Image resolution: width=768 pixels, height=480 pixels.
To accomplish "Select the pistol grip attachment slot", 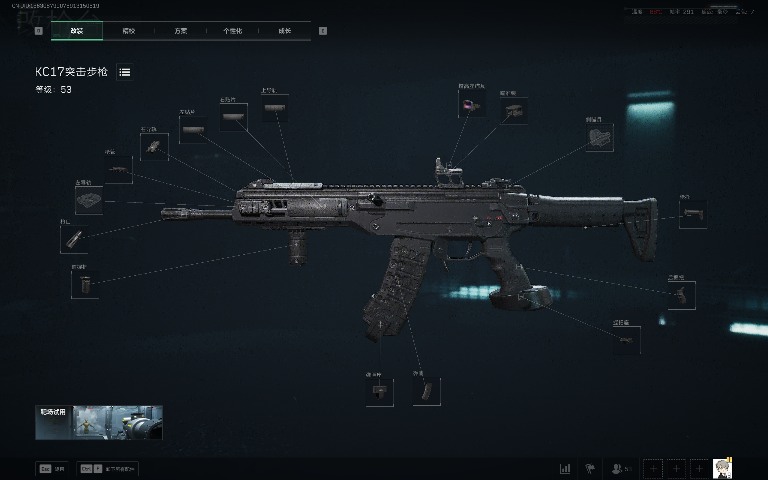I will coord(683,294).
